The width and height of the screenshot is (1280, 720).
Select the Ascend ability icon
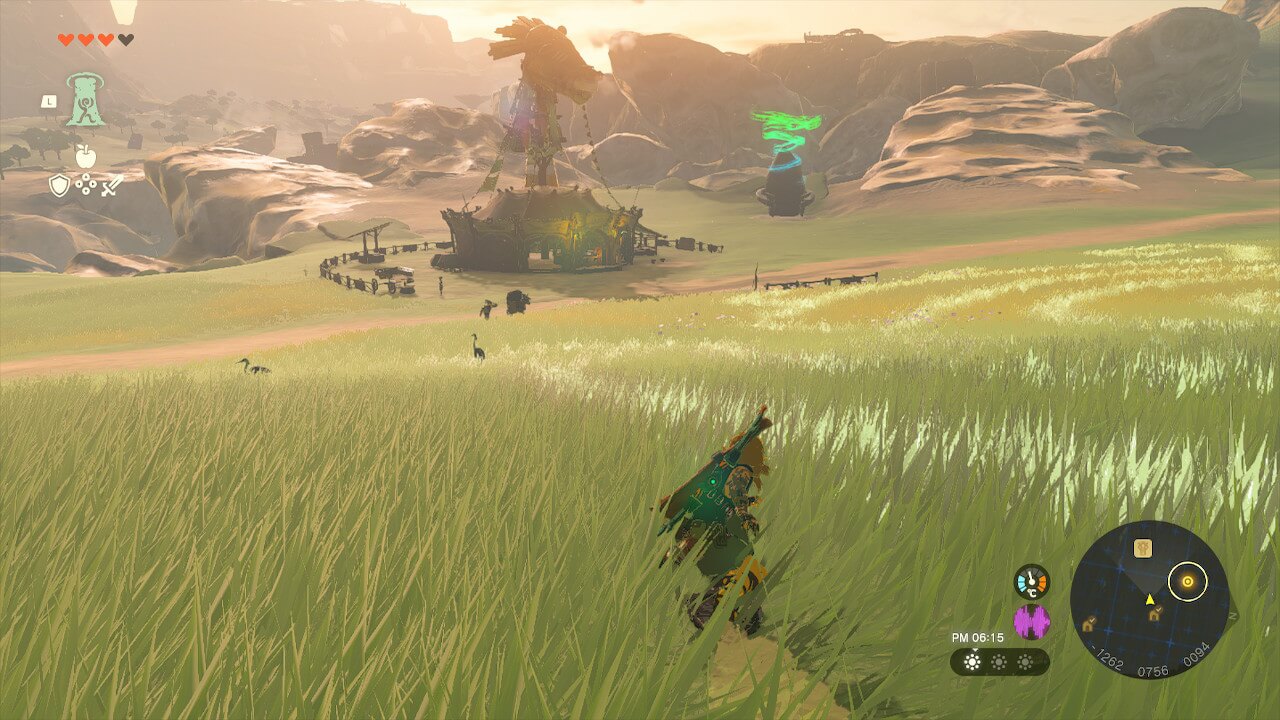click(x=85, y=101)
